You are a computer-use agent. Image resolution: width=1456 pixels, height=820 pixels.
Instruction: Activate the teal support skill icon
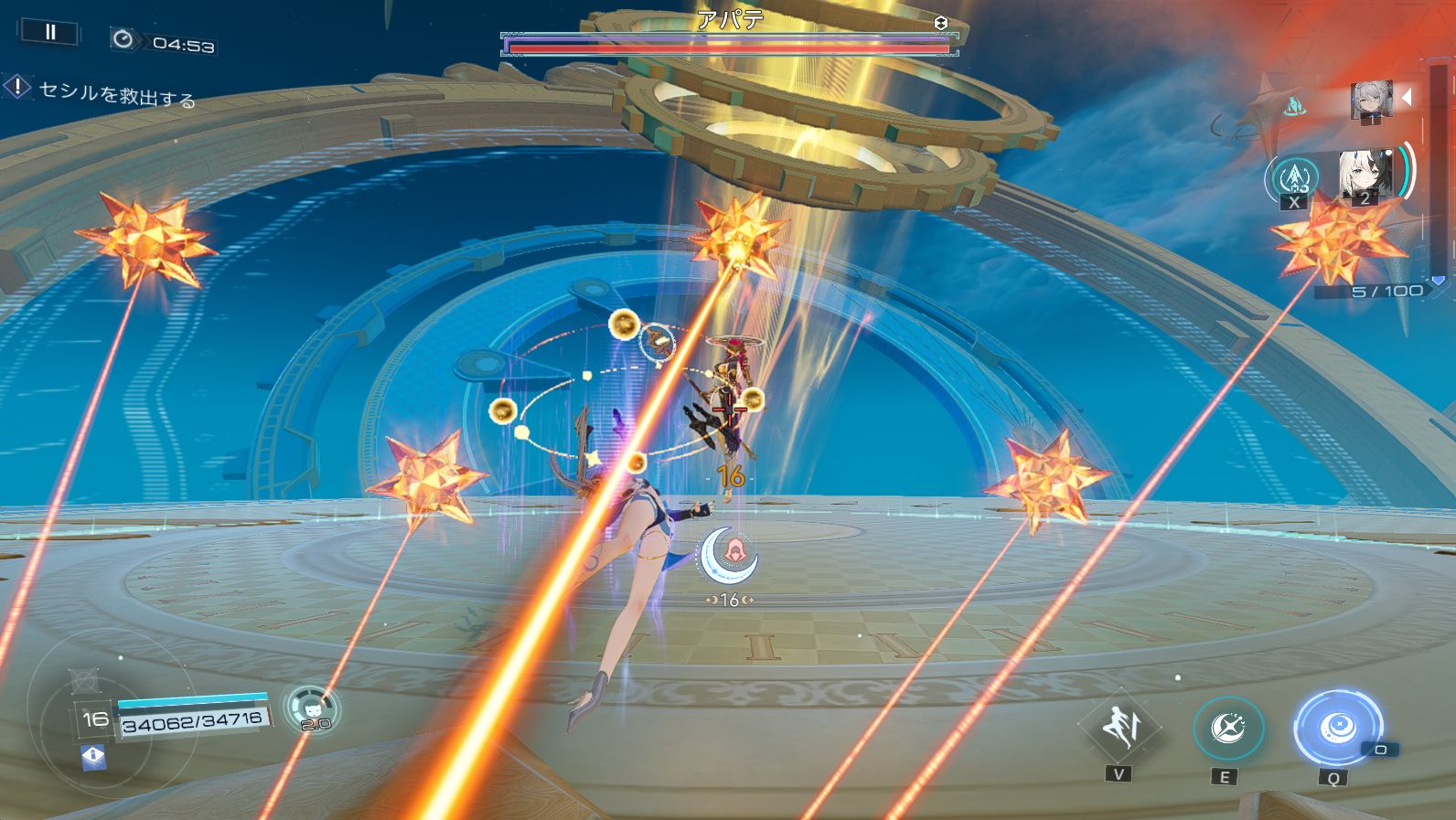(1293, 177)
